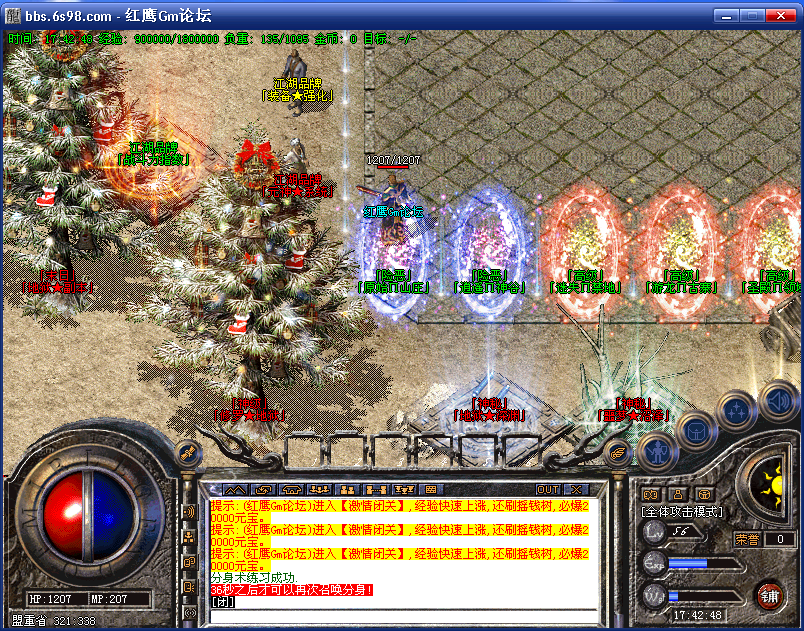
Task: Click the crossed-tools icon left of chat frame
Action: [x=186, y=454]
